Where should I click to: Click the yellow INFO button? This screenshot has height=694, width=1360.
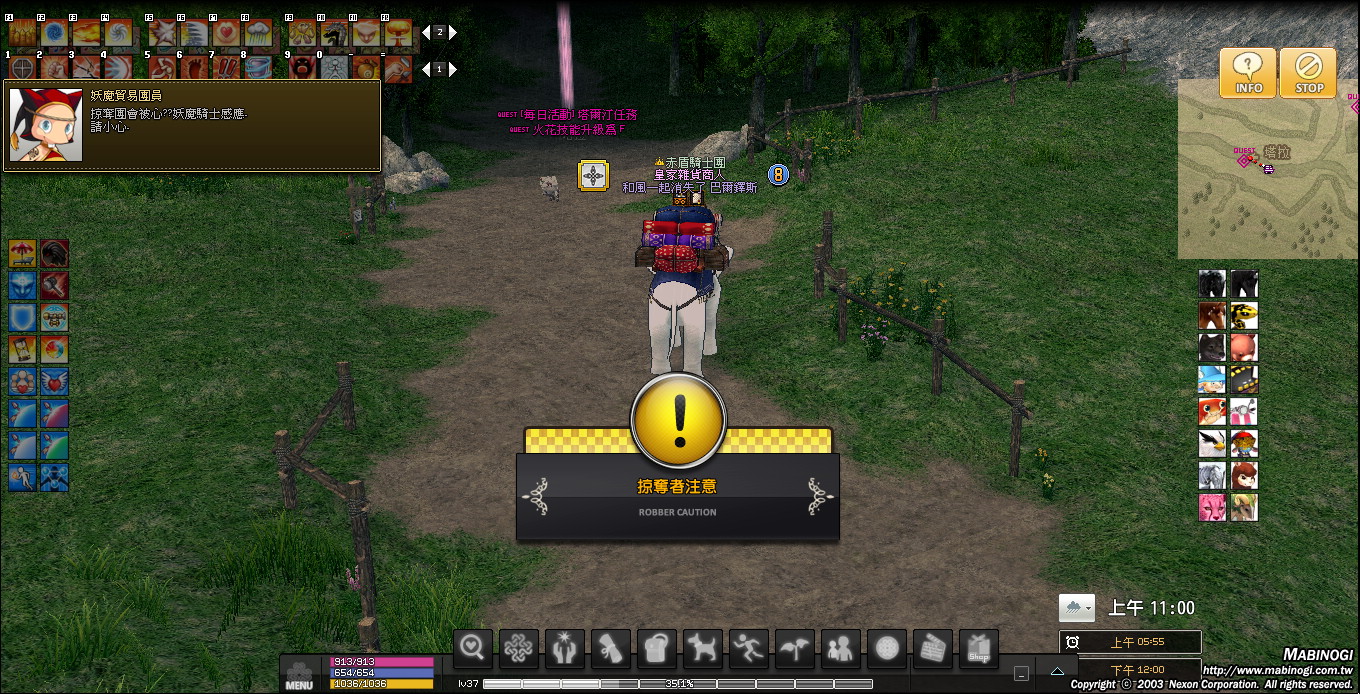1247,73
